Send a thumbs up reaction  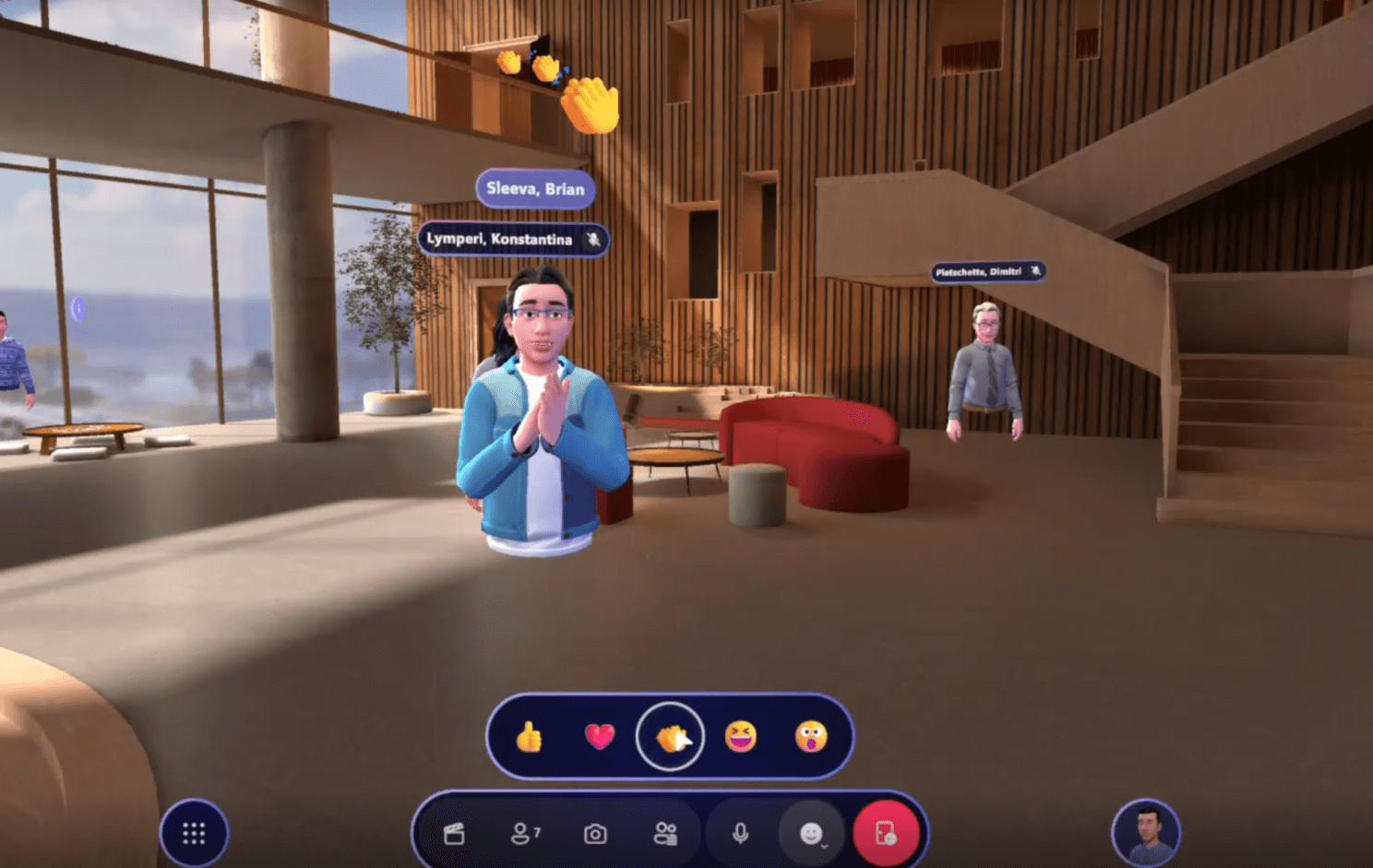pos(529,737)
